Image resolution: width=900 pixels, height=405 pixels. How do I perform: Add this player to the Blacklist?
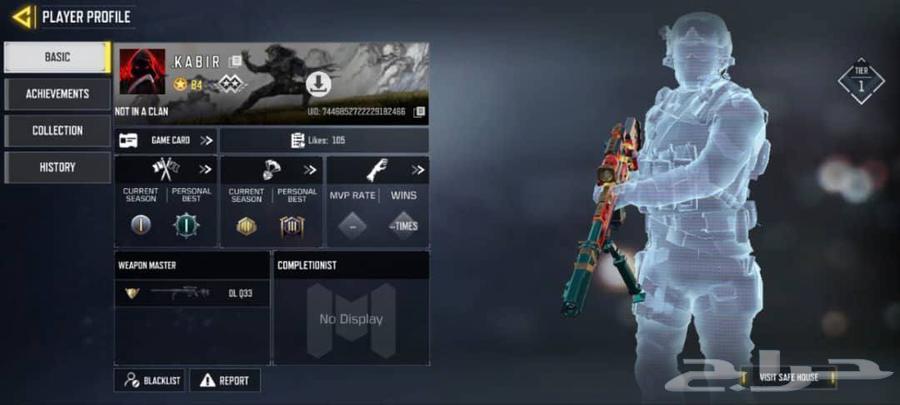pos(150,380)
